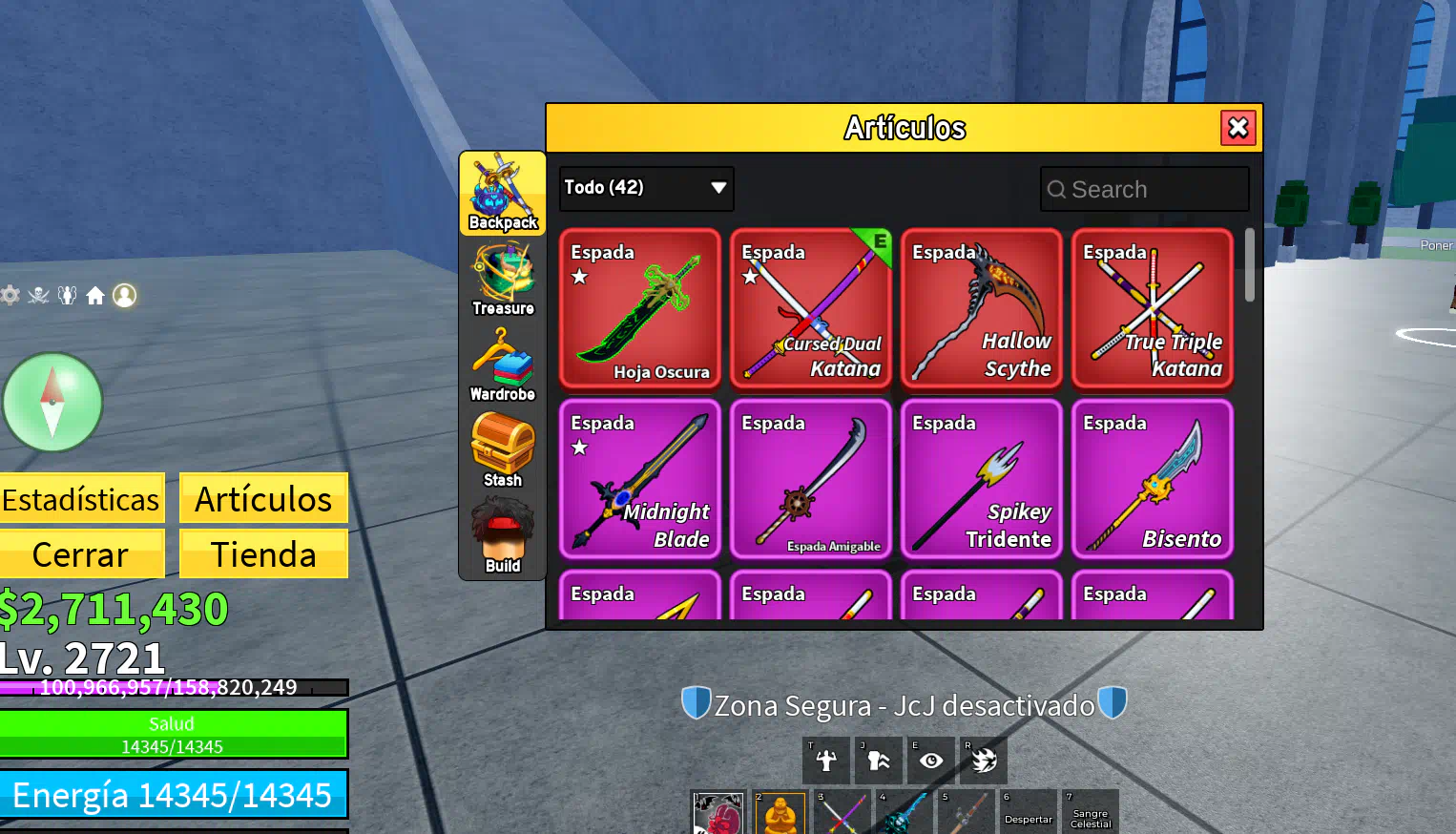
Task: Select the Hallow Scythe slot
Action: pos(982,308)
